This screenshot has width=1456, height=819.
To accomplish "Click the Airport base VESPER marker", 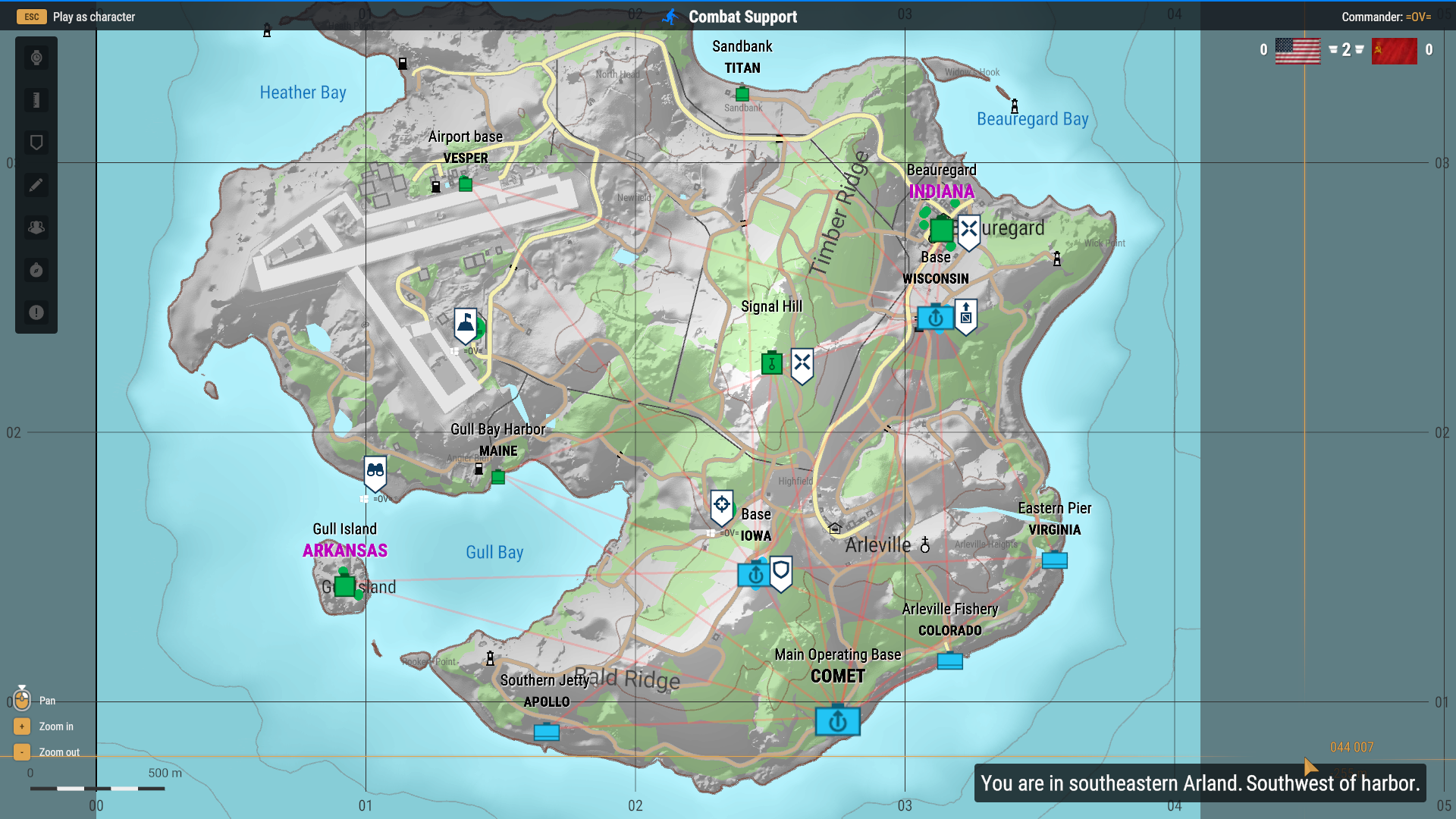I will point(466,184).
